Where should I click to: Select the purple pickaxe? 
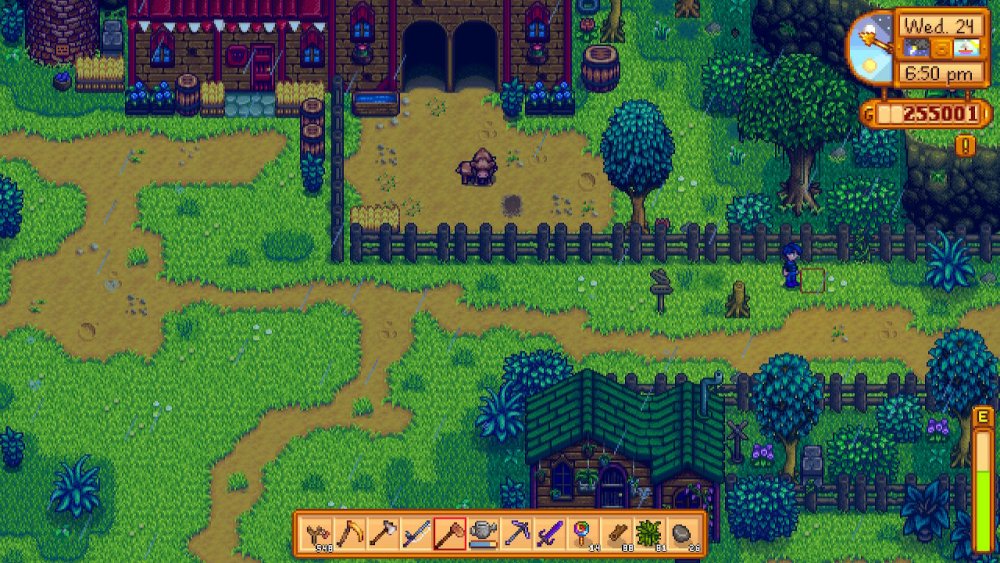point(516,532)
